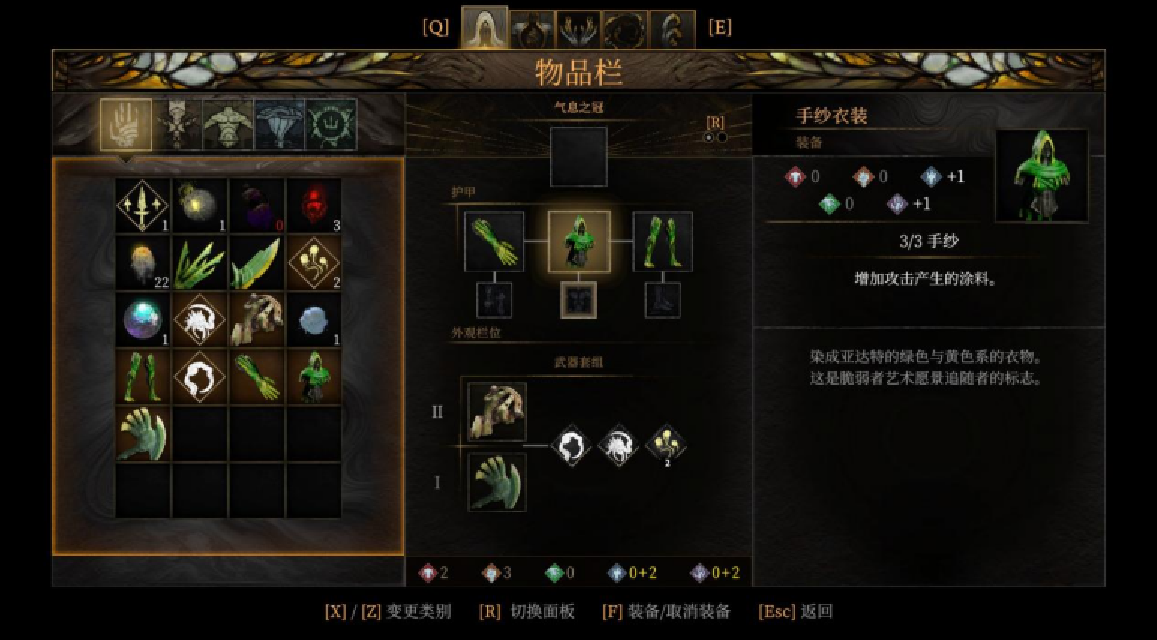
Task: Pick the glowing yellow bomb item
Action: pyautogui.click(x=200, y=206)
